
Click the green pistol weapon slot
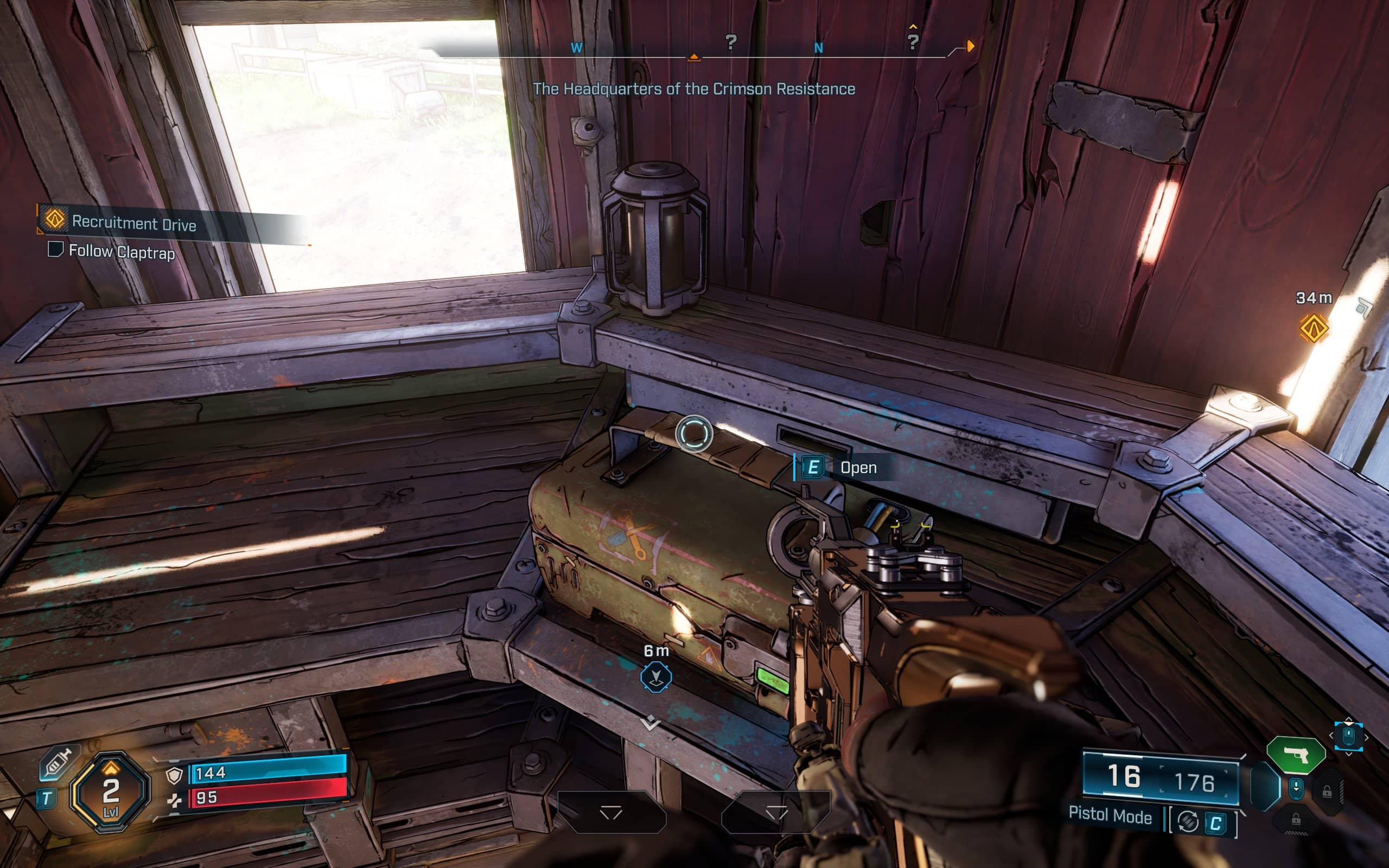(x=1296, y=755)
